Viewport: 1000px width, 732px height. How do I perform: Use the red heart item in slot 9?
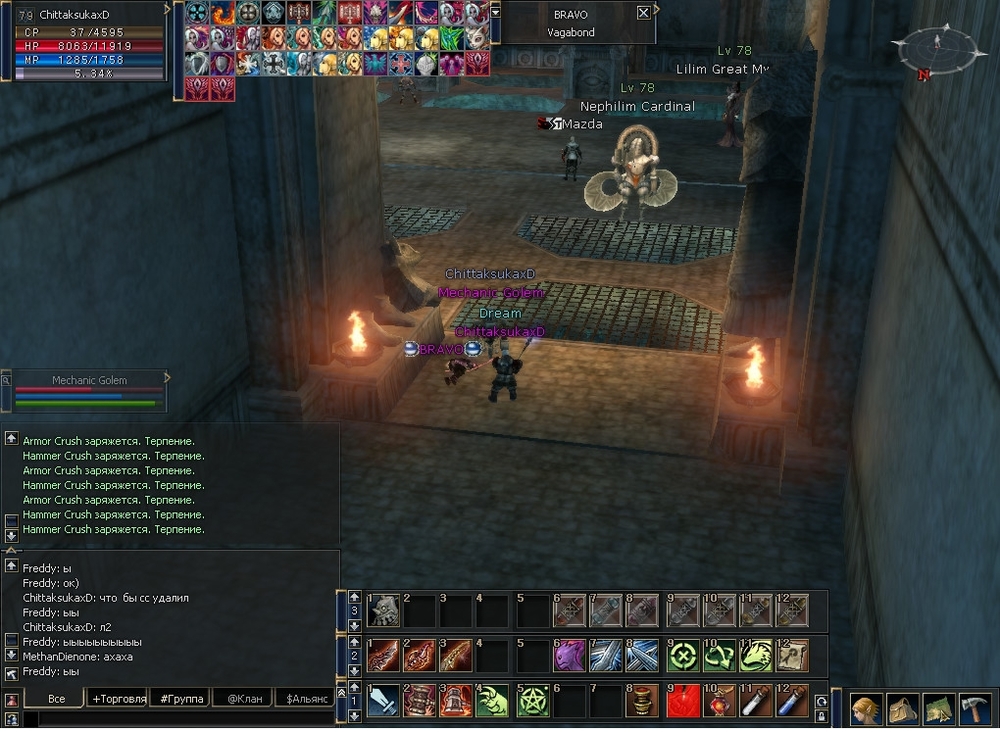(683, 701)
